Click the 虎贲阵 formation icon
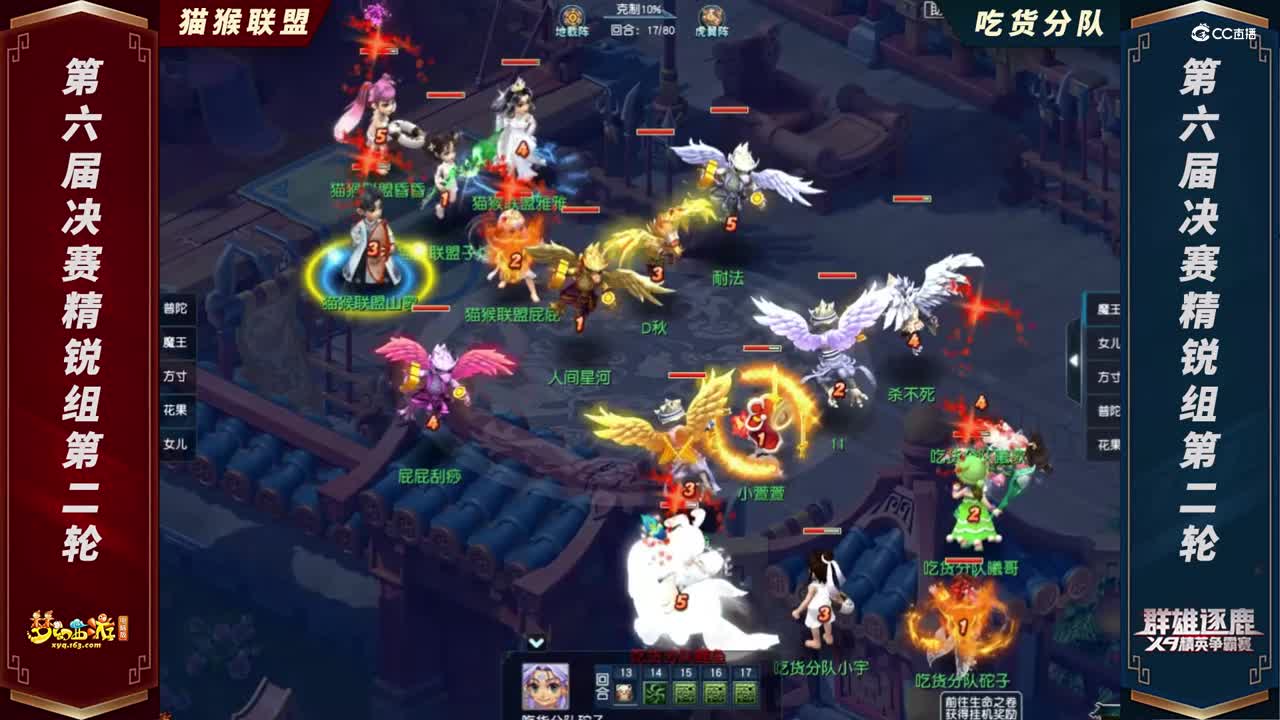 [x=712, y=17]
